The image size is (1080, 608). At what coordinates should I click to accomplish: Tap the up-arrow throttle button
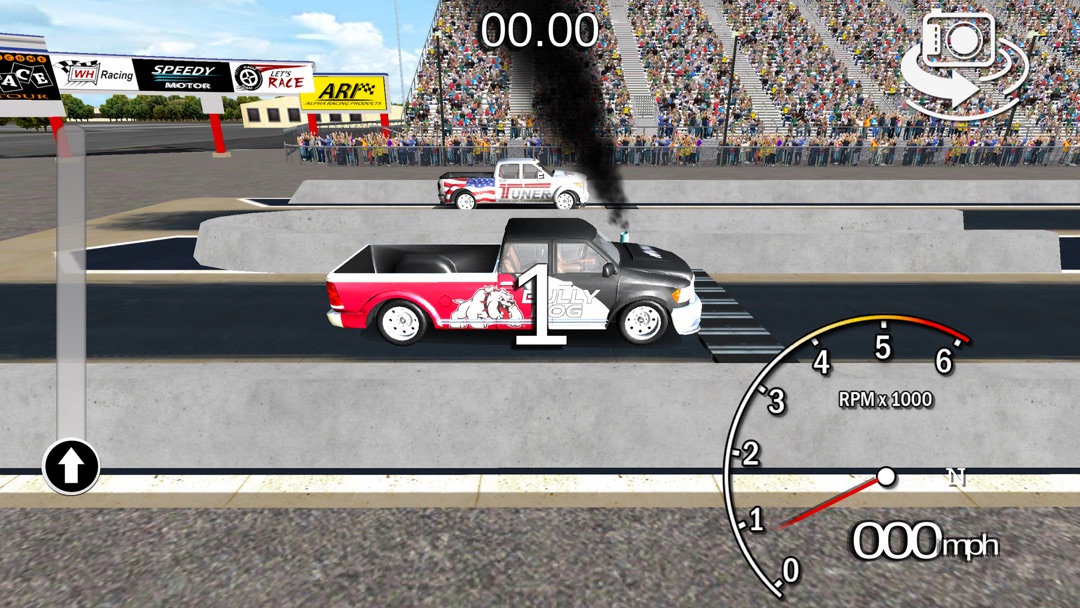(71, 466)
